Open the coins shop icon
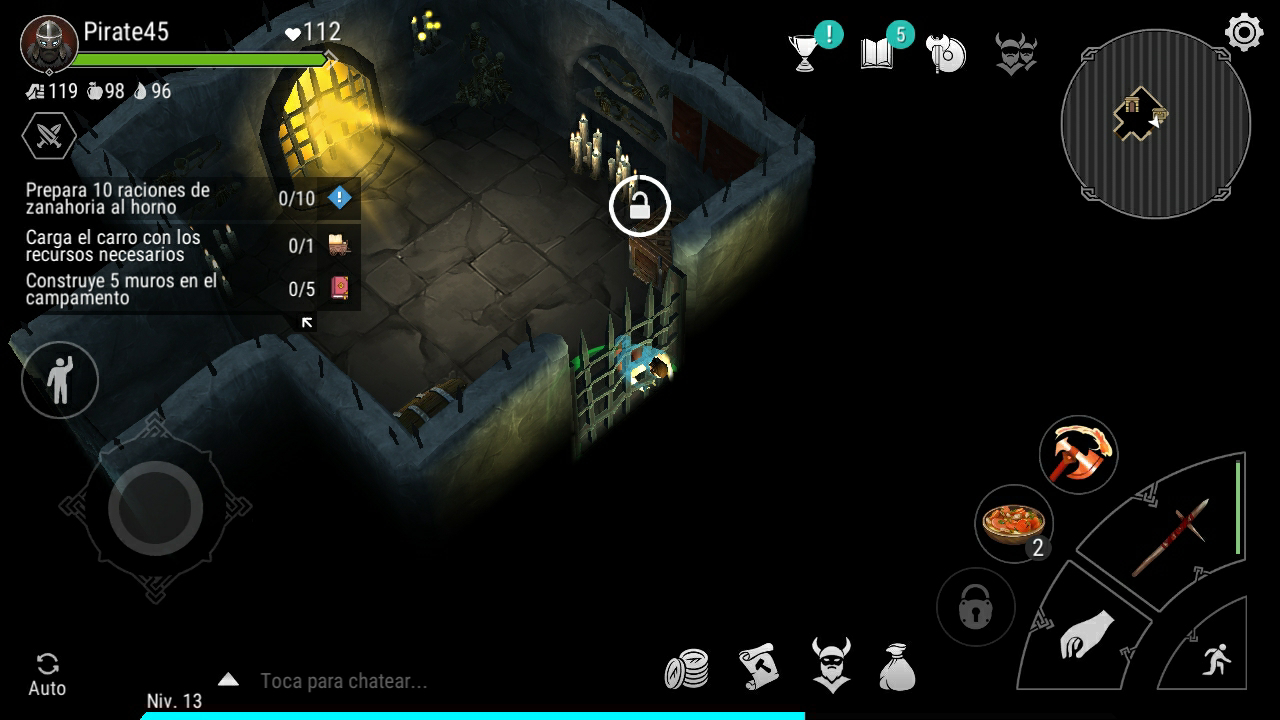The width and height of the screenshot is (1280, 720). (687, 668)
